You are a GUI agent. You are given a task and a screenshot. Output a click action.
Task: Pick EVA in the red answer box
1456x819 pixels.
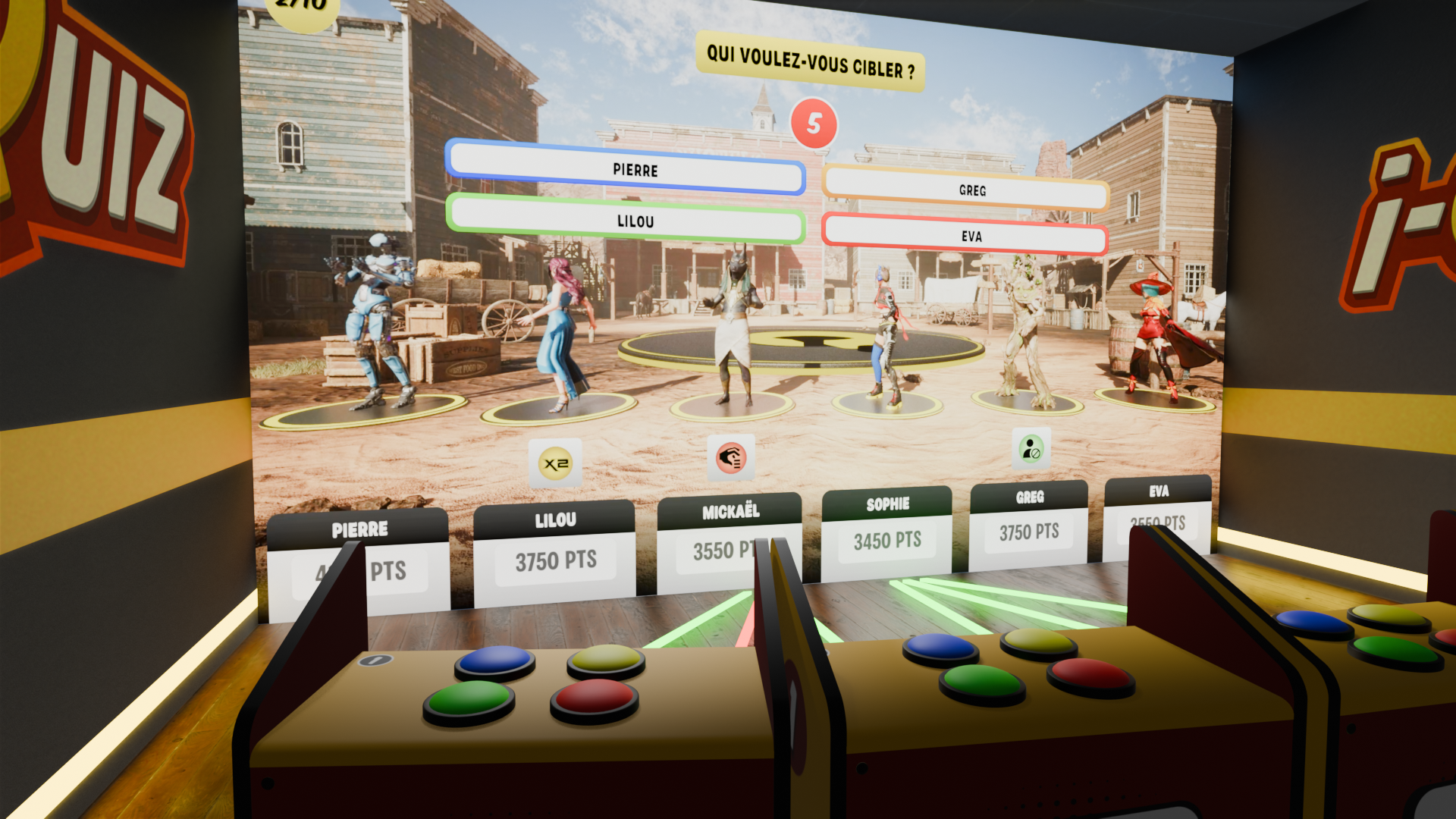tap(965, 235)
